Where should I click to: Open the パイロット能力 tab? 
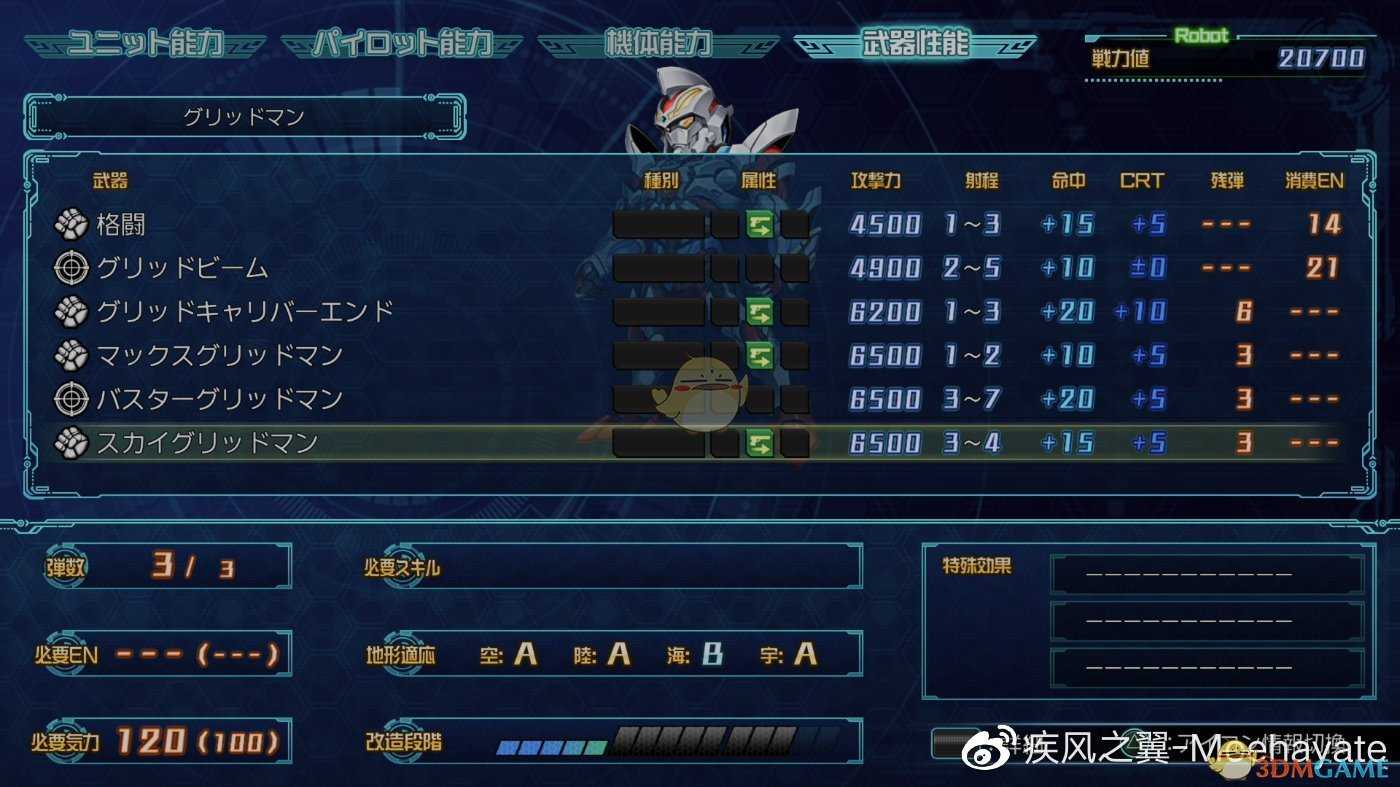[402, 44]
